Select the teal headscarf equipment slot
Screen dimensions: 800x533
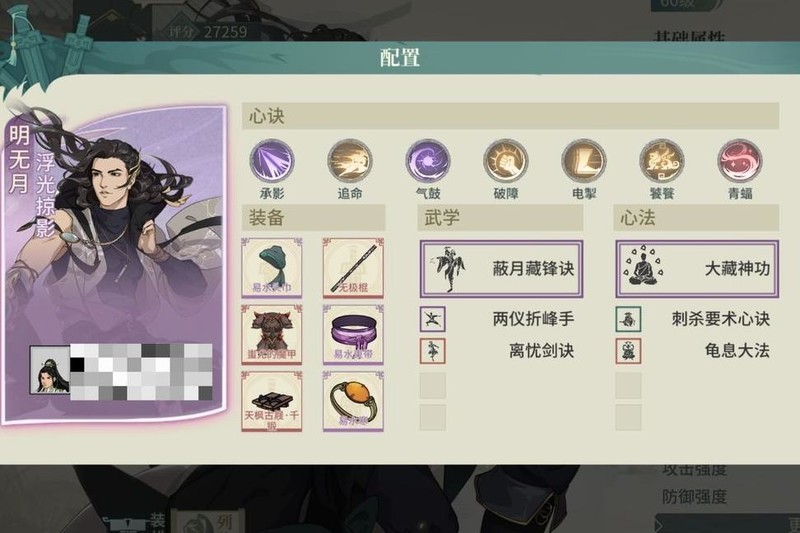click(x=272, y=266)
